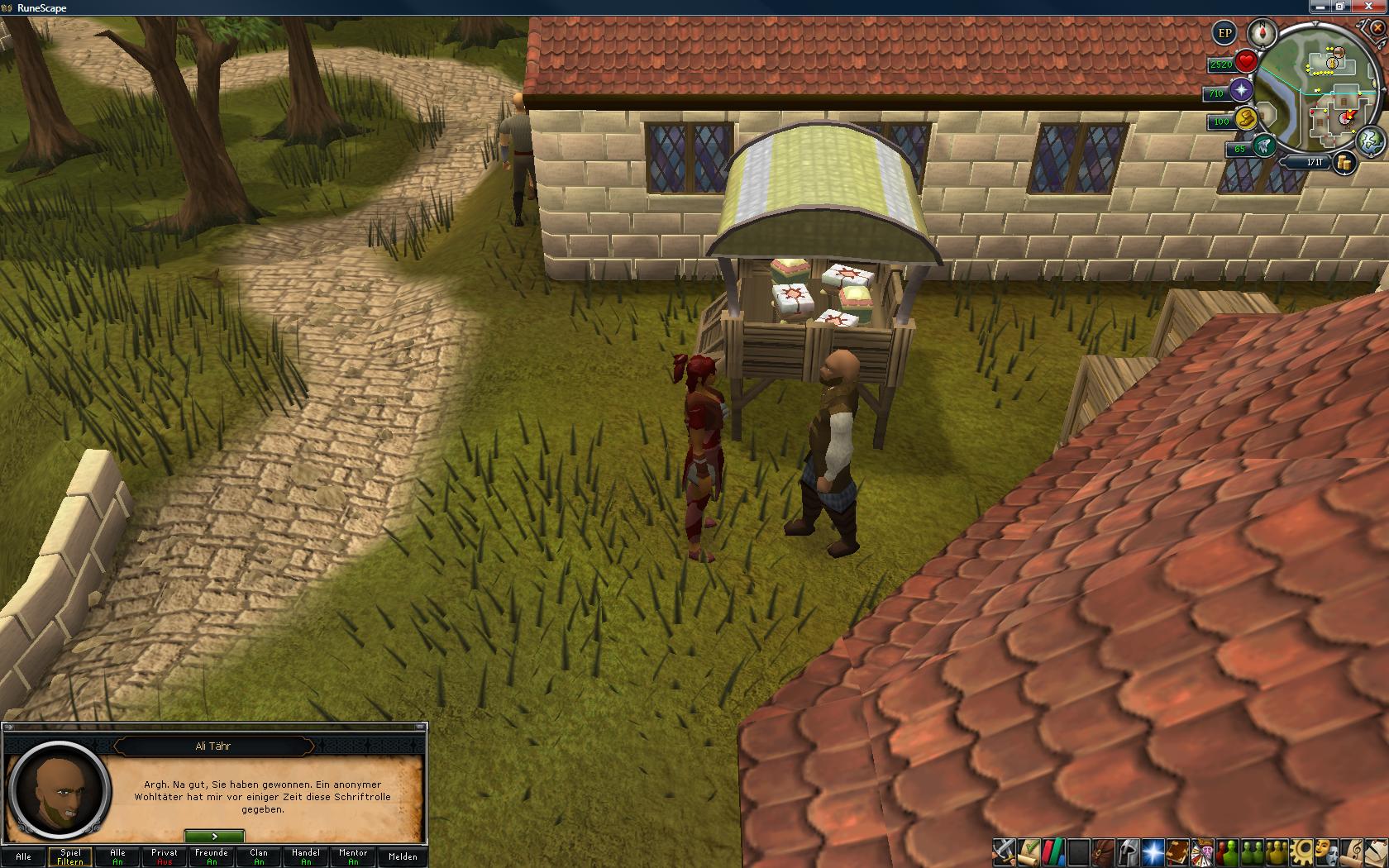Screen dimensions: 1389x868
Task: Toggle the Privat chat filter
Action: [165, 856]
